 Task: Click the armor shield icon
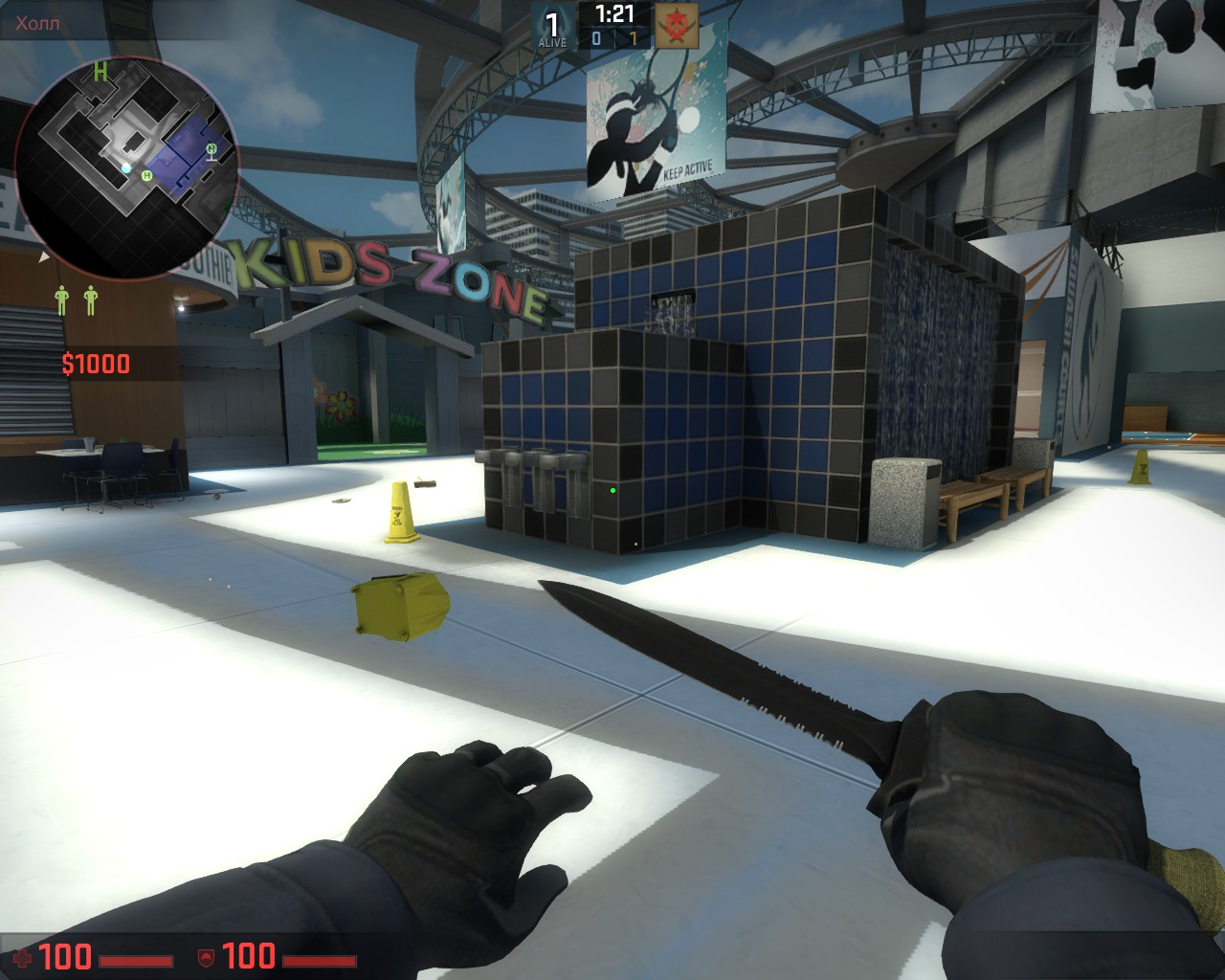205,957
